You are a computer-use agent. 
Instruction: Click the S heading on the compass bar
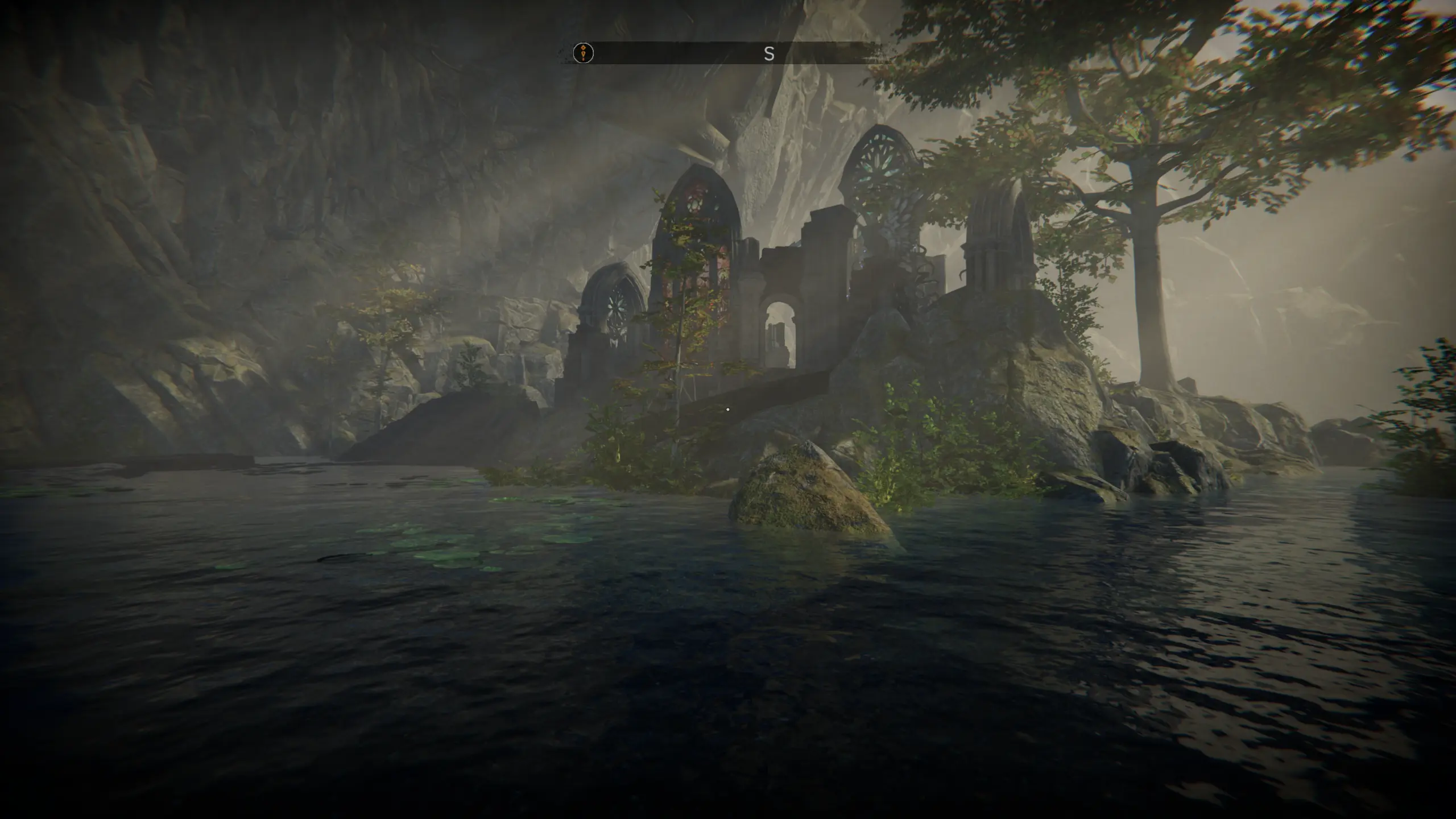tap(769, 54)
